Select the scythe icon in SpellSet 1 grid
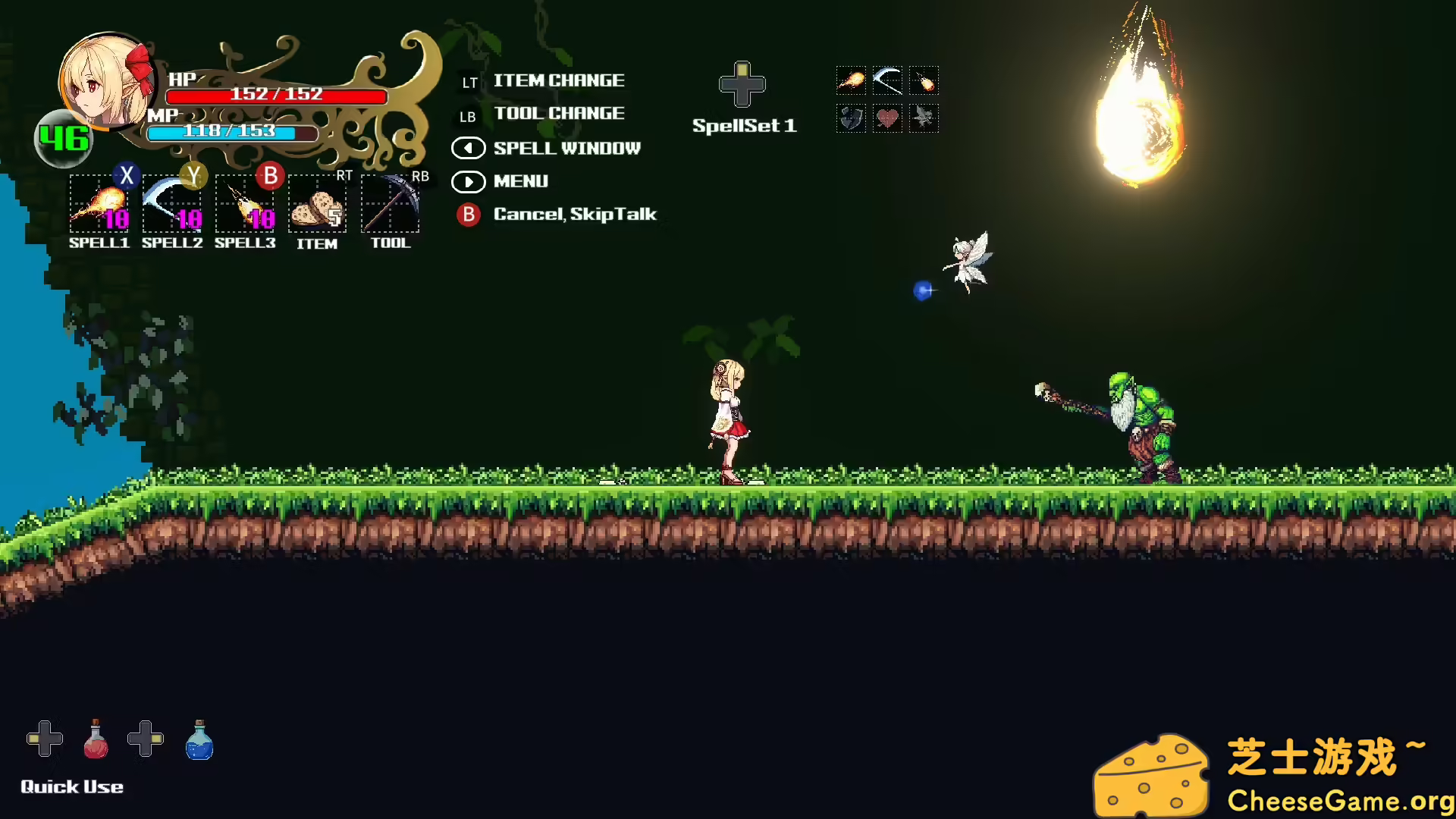This screenshot has width=1456, height=819. (x=888, y=81)
